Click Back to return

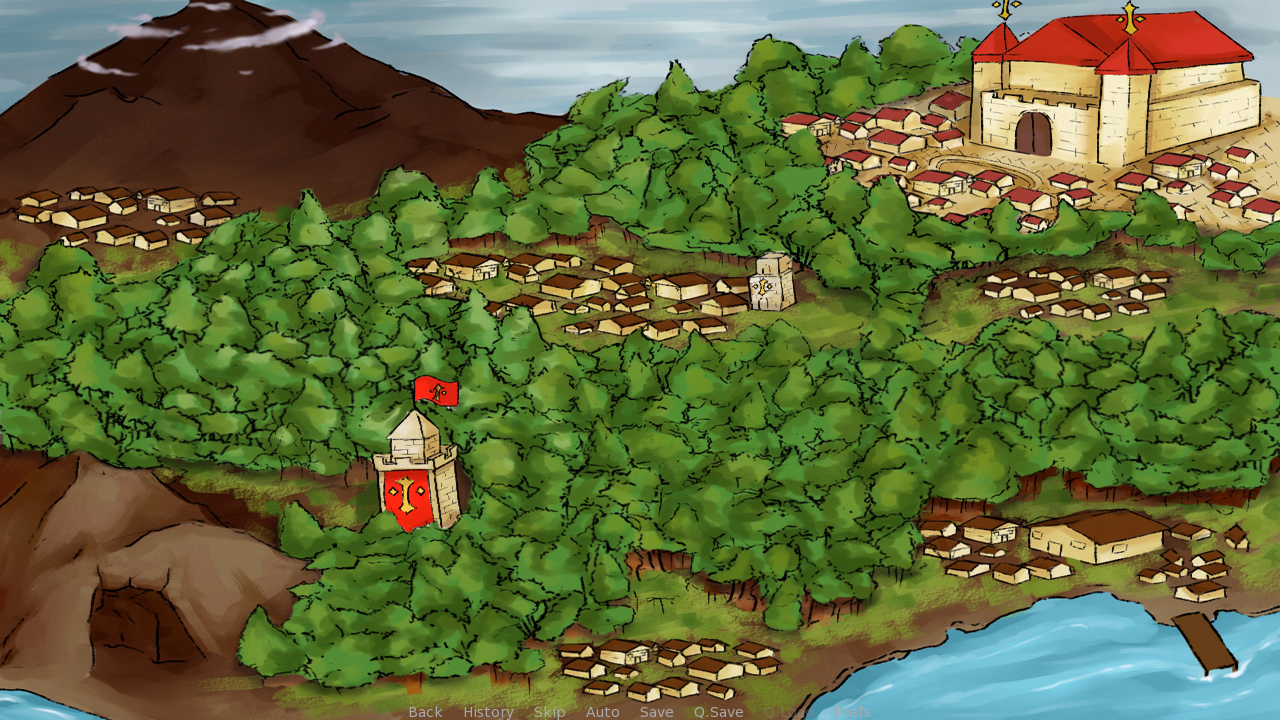tap(425, 712)
